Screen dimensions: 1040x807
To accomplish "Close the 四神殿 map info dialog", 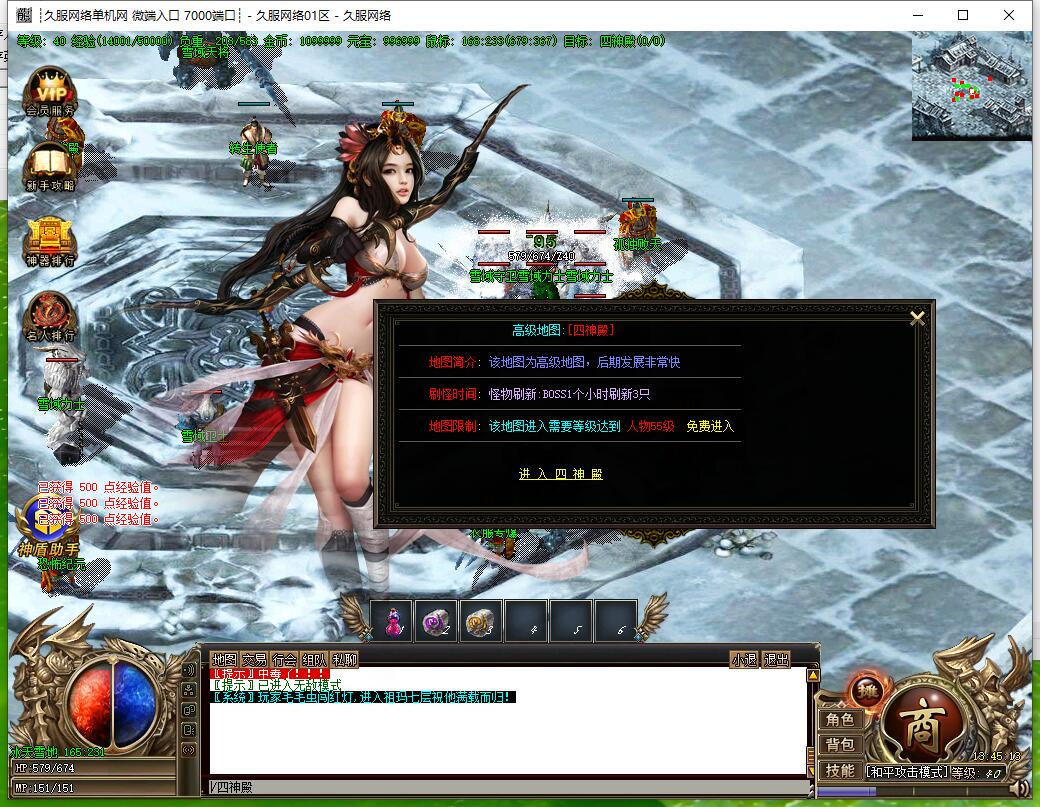I will [916, 319].
